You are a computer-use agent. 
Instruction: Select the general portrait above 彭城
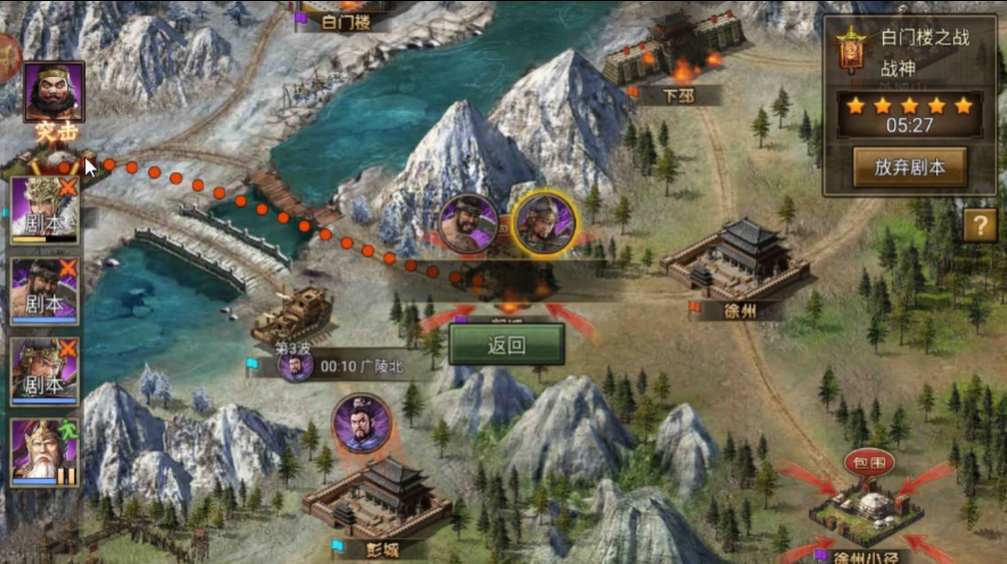pos(361,424)
